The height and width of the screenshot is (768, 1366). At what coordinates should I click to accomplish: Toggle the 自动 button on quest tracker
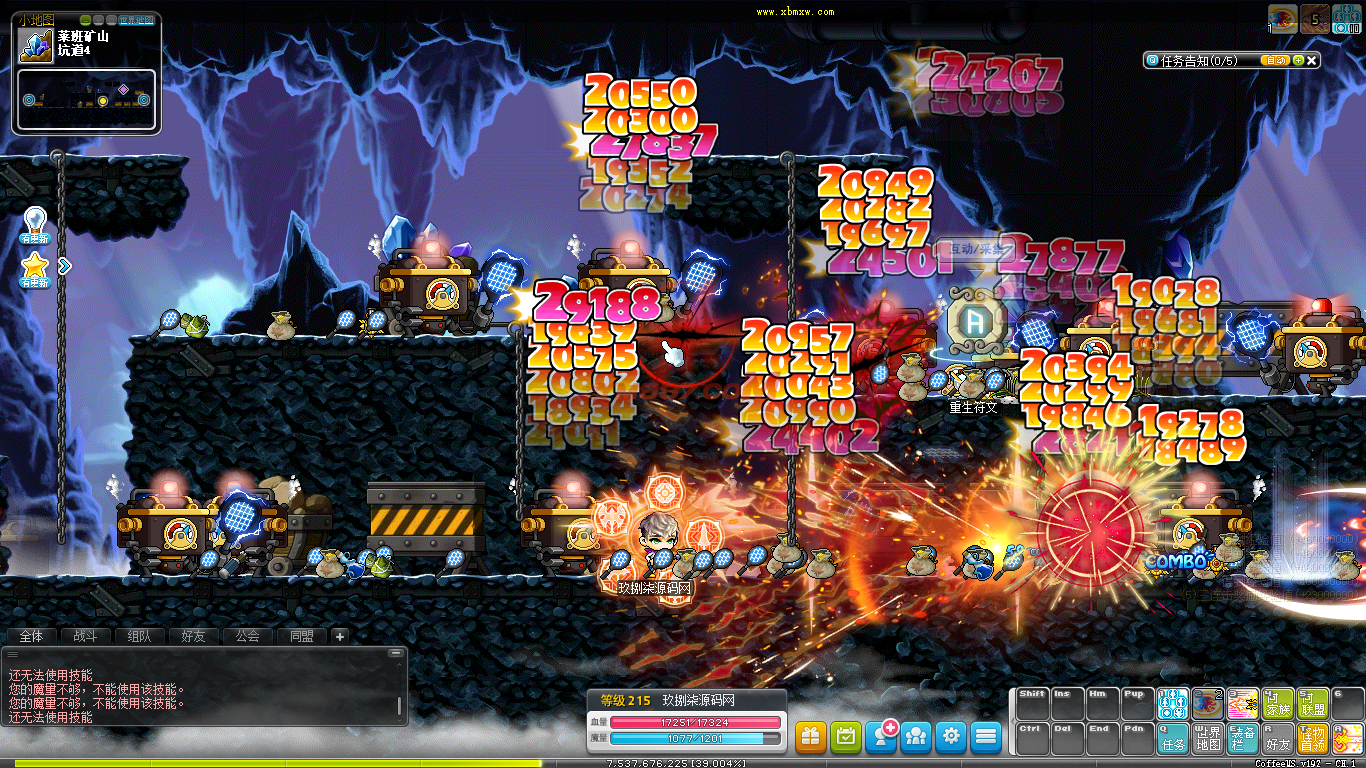point(1275,61)
